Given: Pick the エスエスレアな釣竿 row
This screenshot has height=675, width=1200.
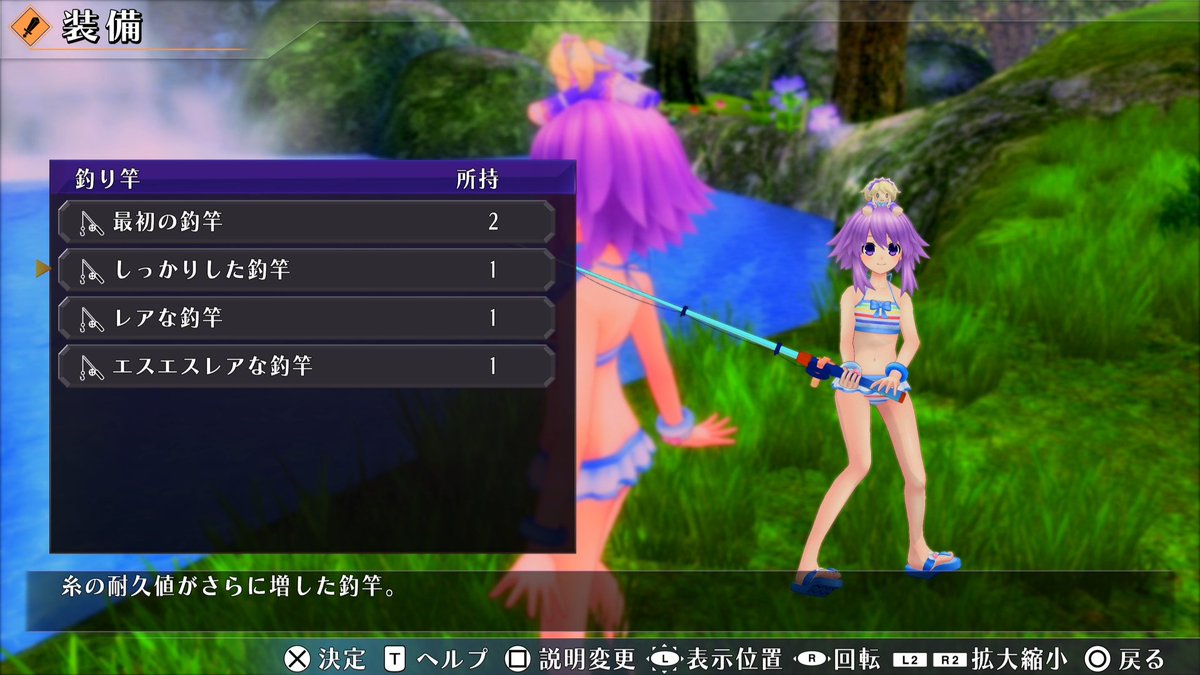Looking at the screenshot, I should pos(306,366).
